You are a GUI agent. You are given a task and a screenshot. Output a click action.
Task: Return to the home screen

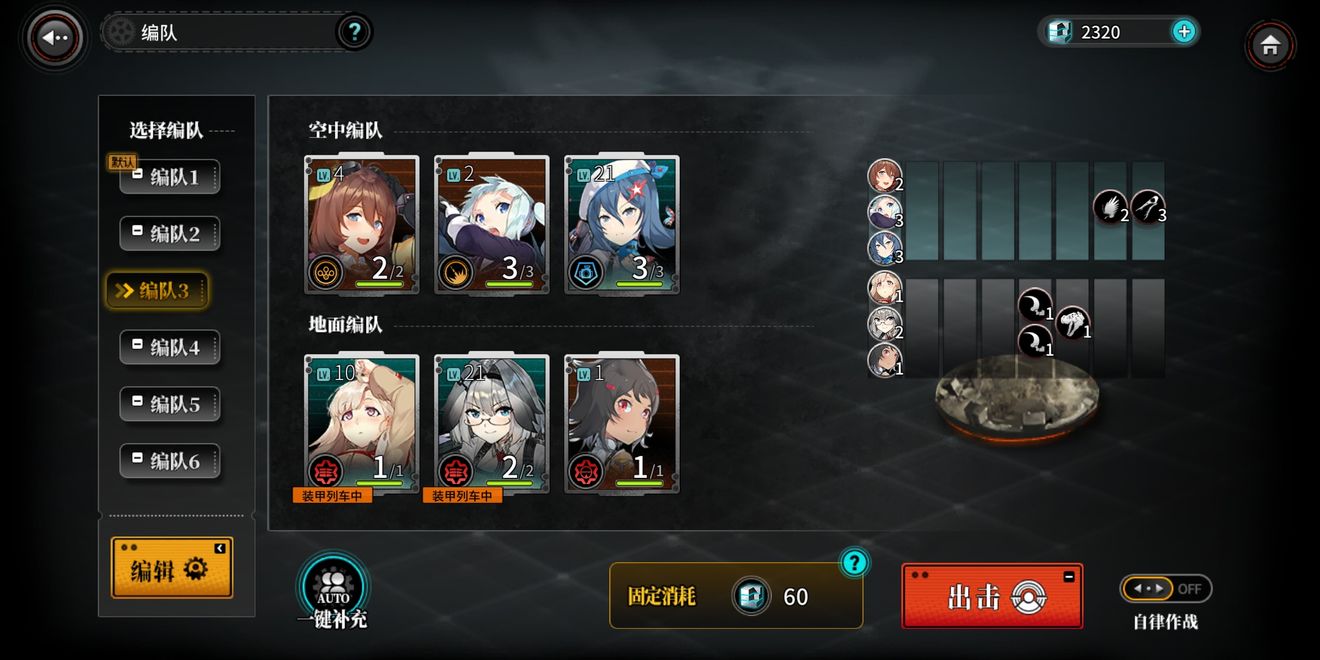click(1270, 45)
